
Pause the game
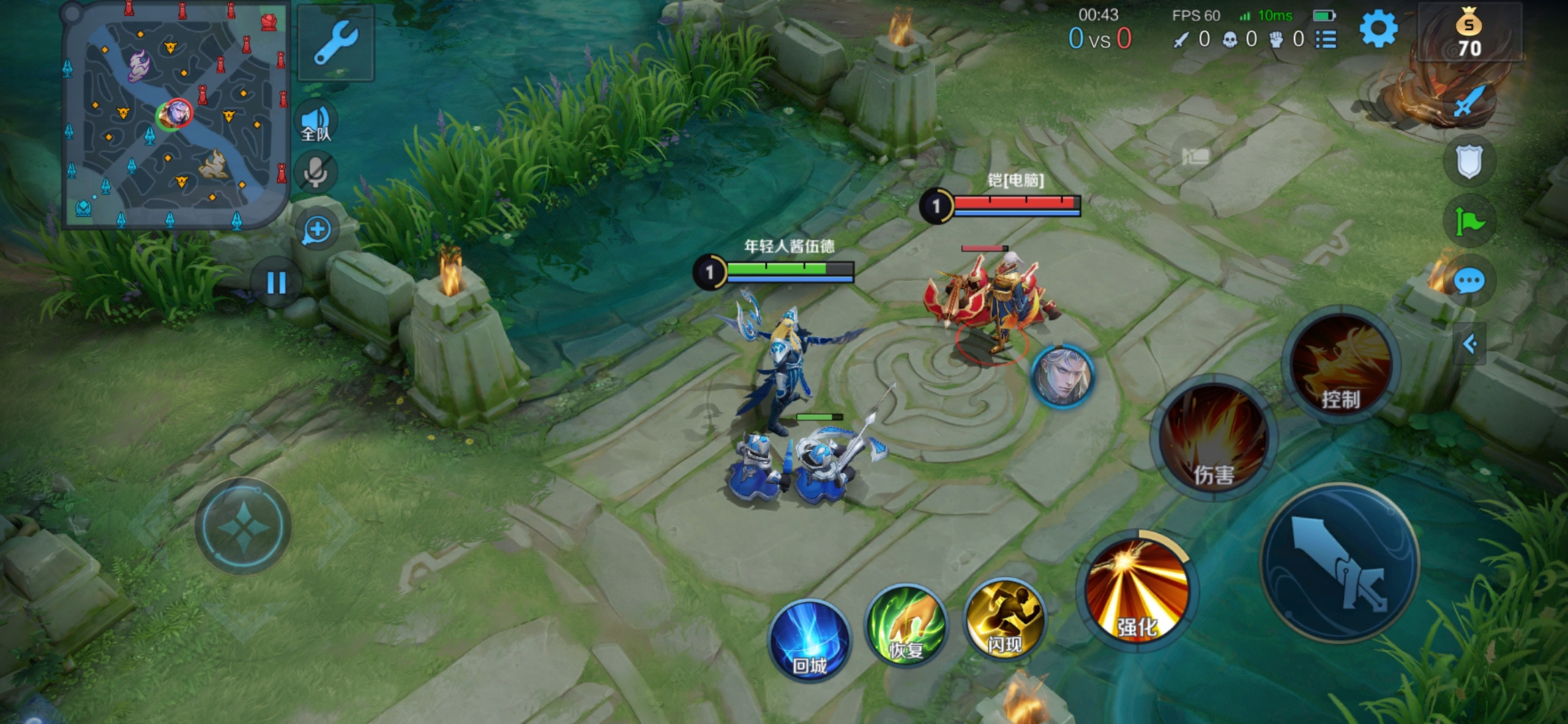(x=276, y=283)
